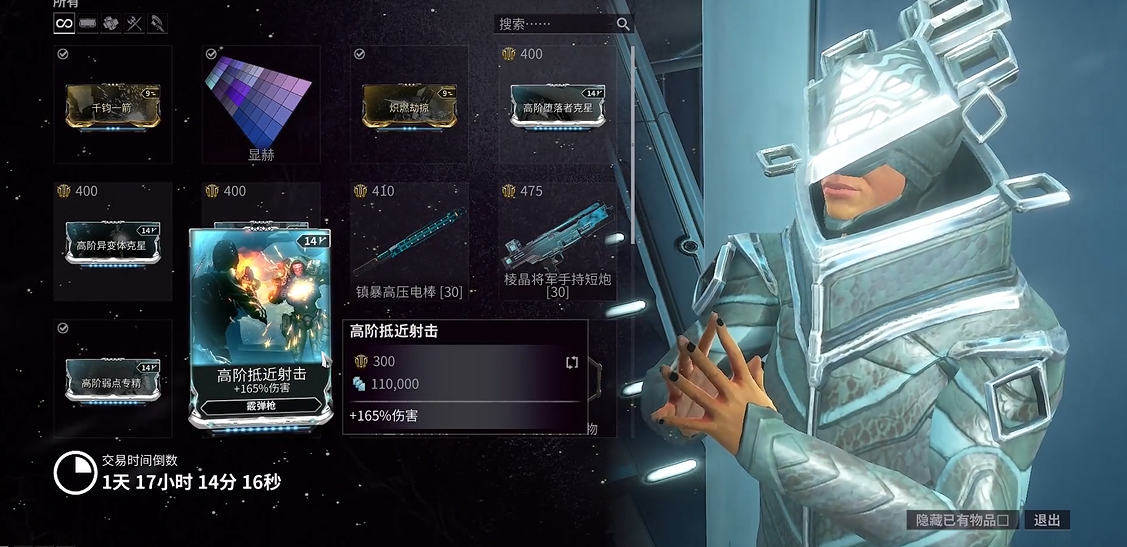
Task: Select the 千钧一箭 mod card
Action: [112, 105]
